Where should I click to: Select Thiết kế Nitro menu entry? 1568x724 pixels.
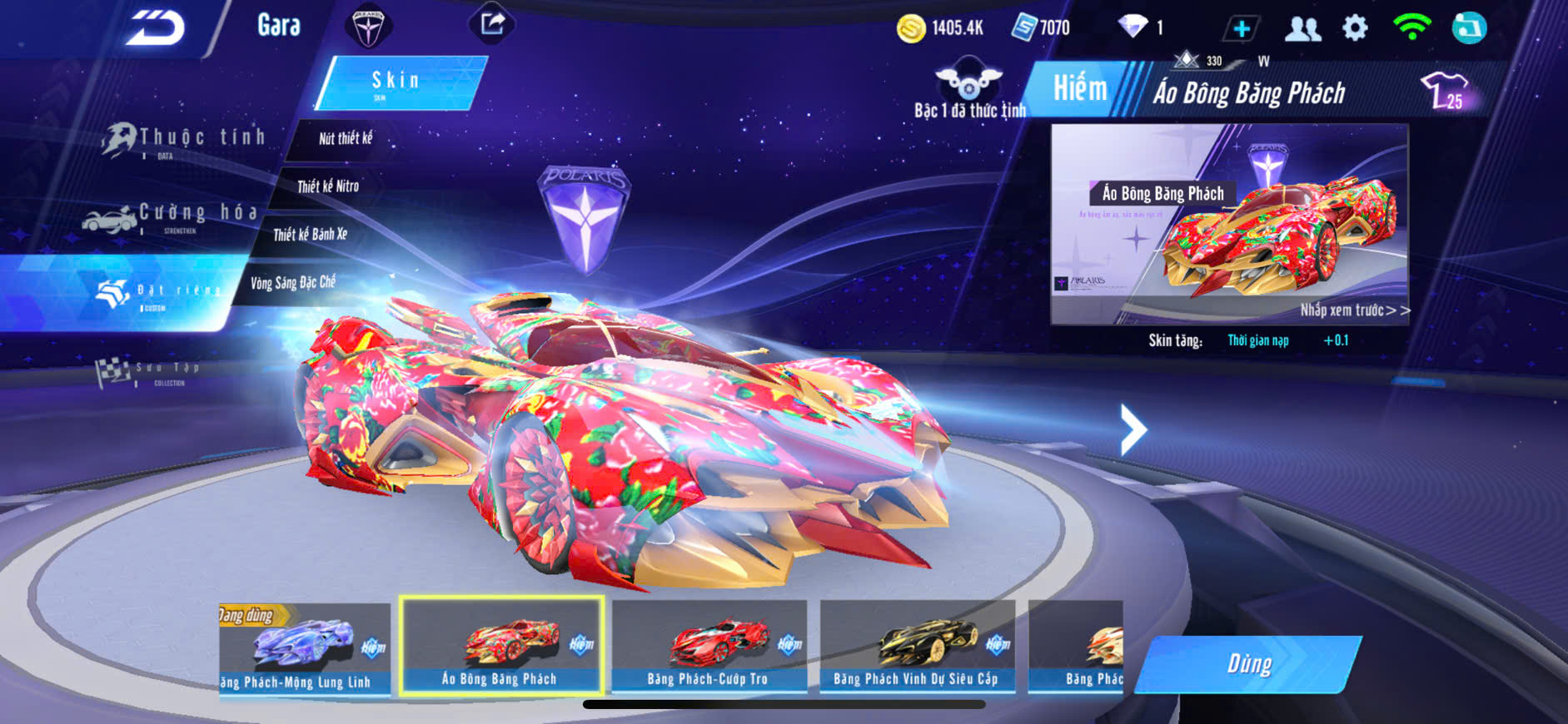327,186
